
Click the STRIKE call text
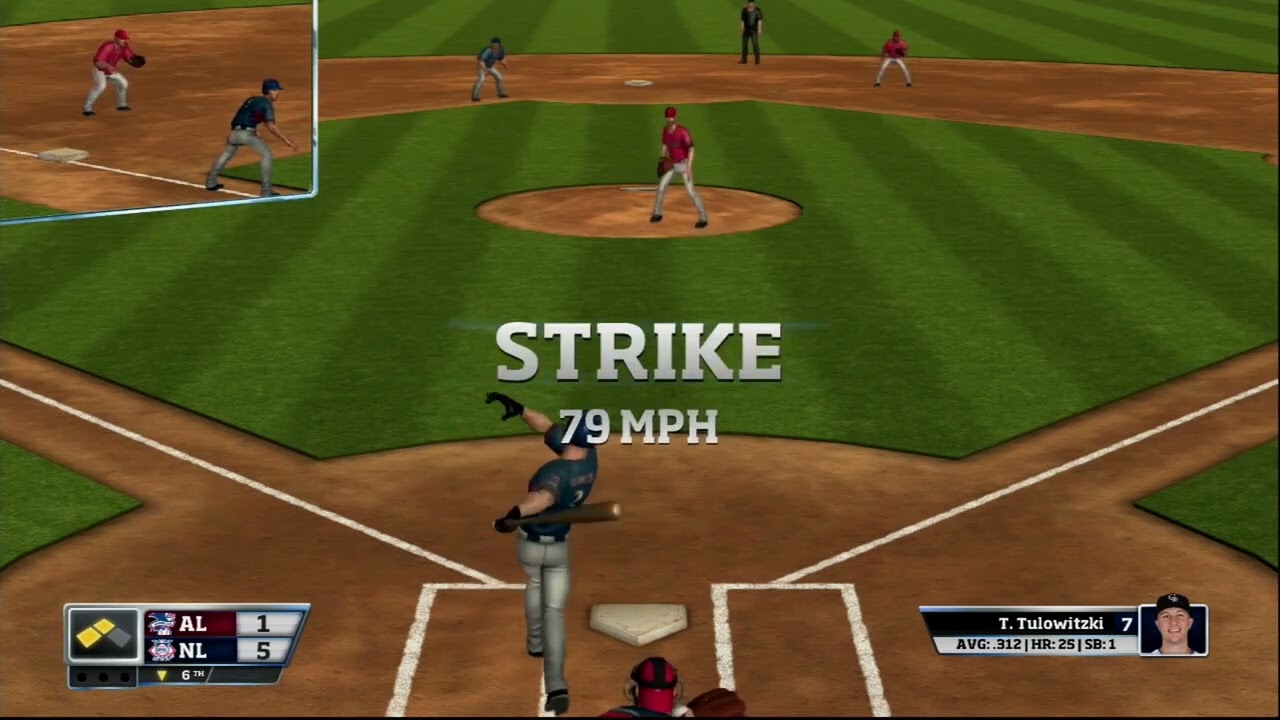click(637, 351)
